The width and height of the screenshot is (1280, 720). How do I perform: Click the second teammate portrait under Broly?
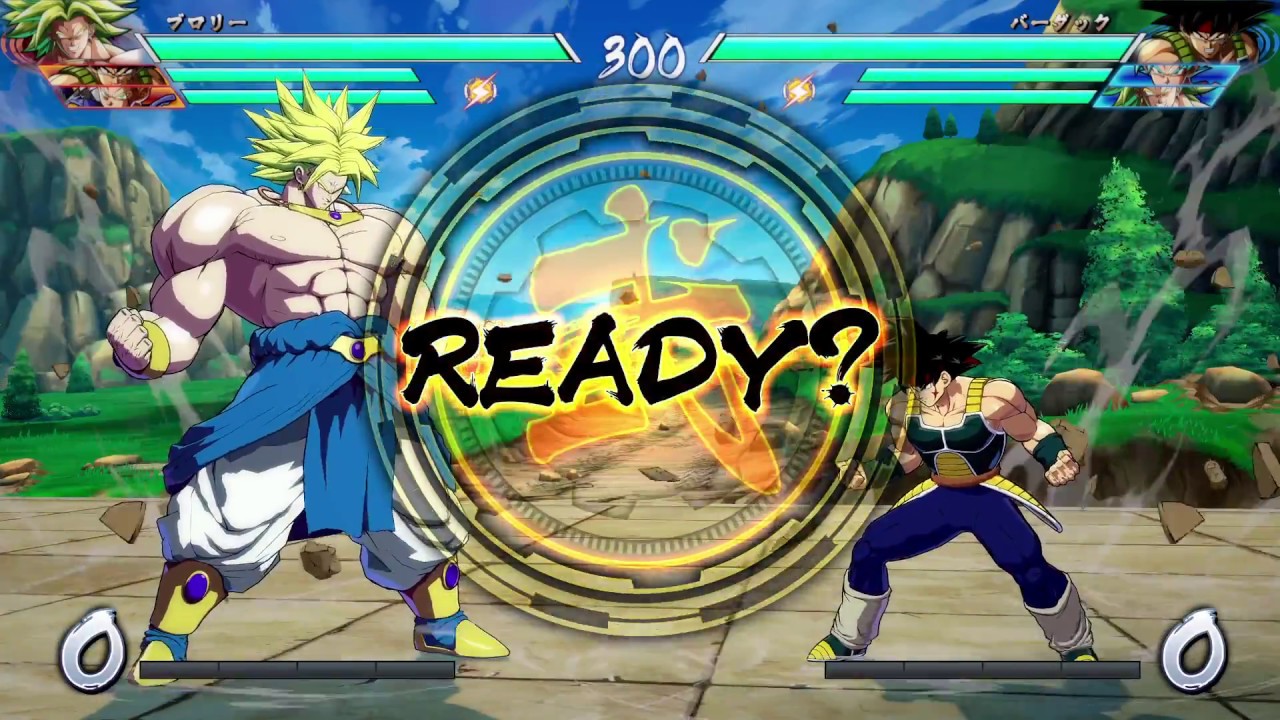pyautogui.click(x=105, y=97)
